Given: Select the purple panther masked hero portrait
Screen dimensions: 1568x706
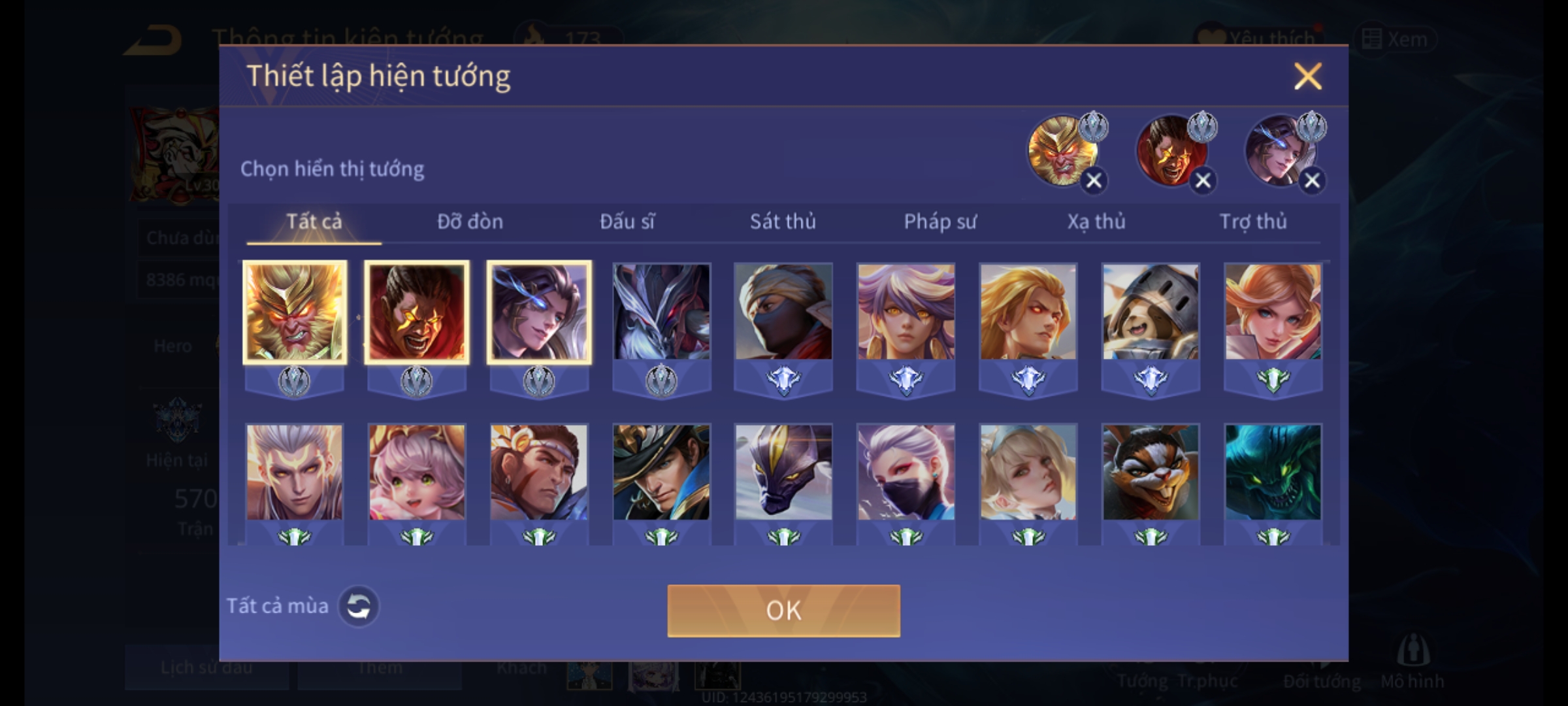Looking at the screenshot, I should [x=783, y=473].
